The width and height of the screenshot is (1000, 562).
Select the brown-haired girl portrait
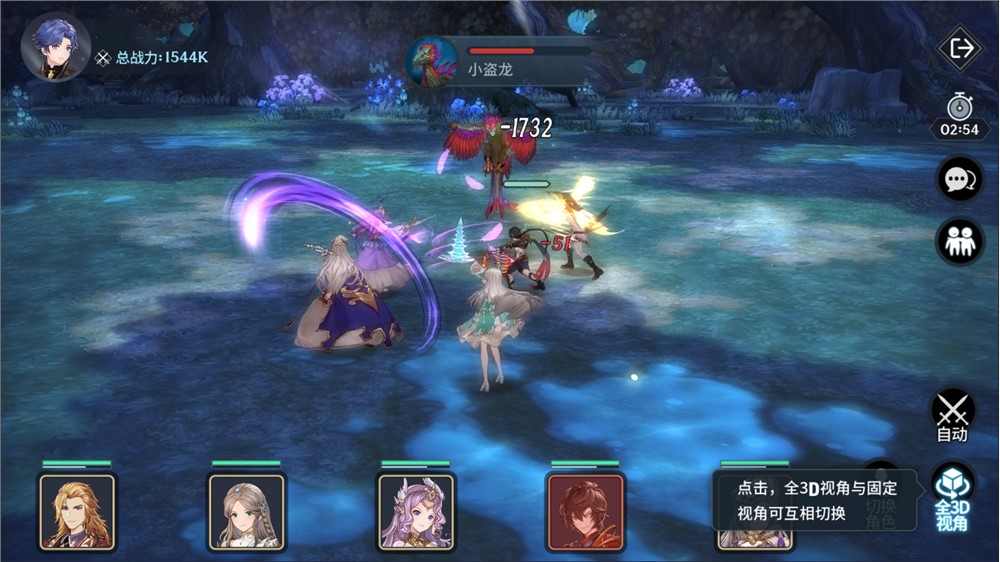(x=246, y=511)
